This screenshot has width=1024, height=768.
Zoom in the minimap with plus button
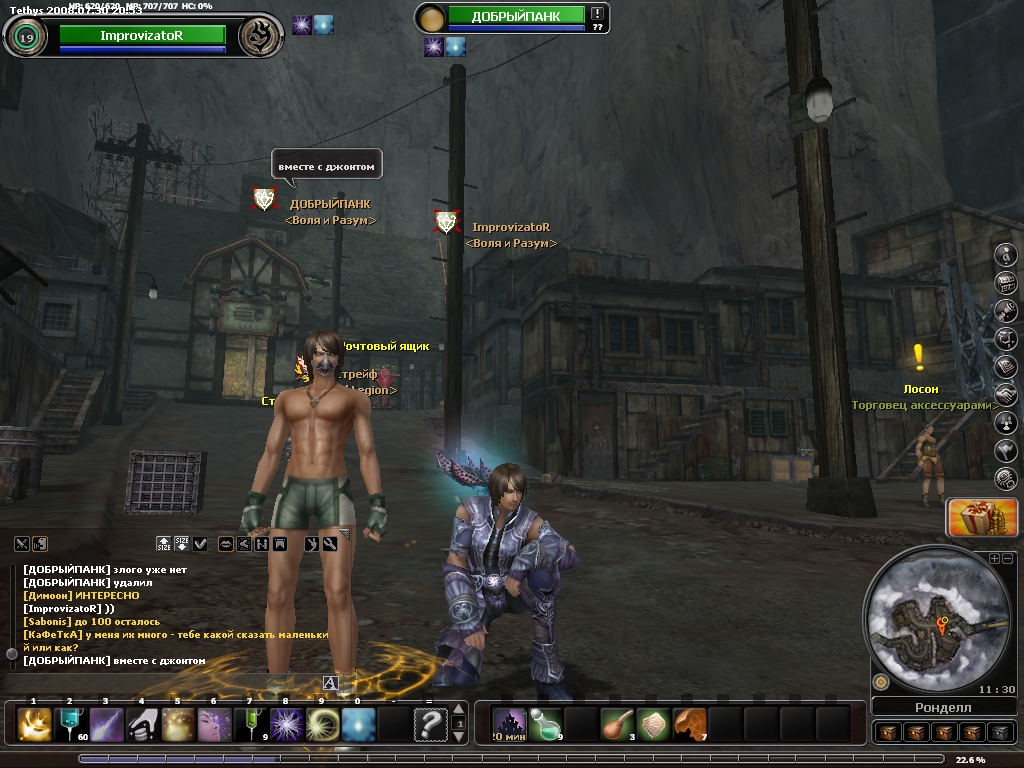(x=994, y=559)
